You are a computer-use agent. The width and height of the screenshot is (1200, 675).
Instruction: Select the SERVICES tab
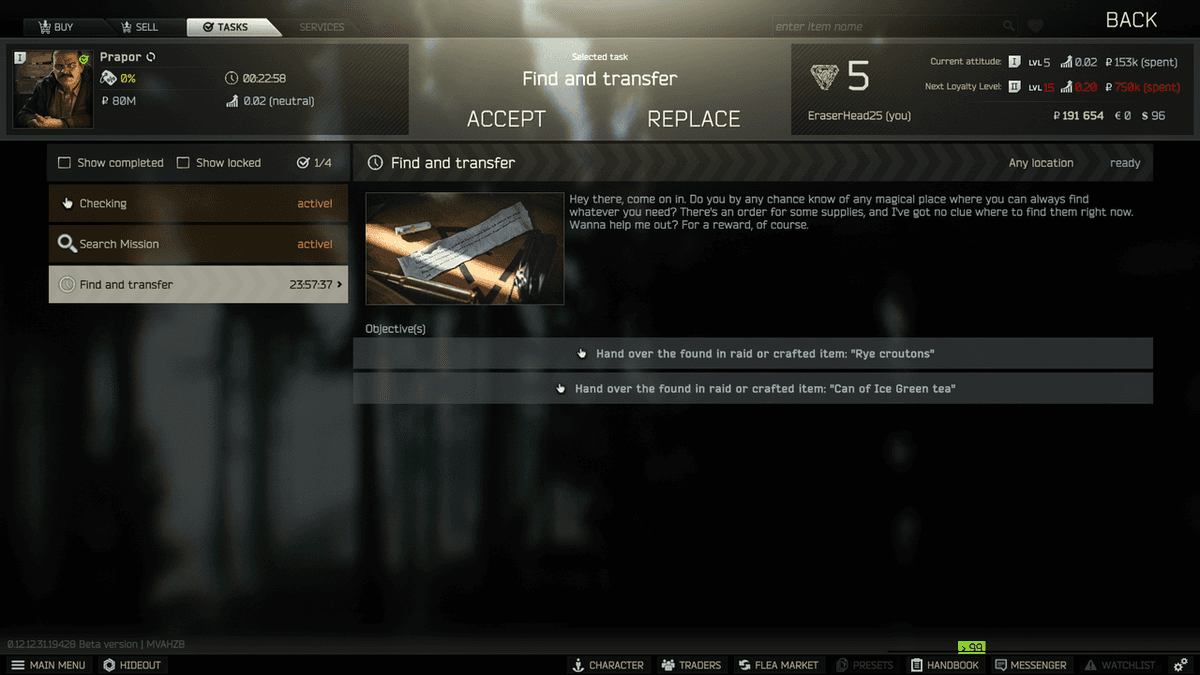point(321,27)
